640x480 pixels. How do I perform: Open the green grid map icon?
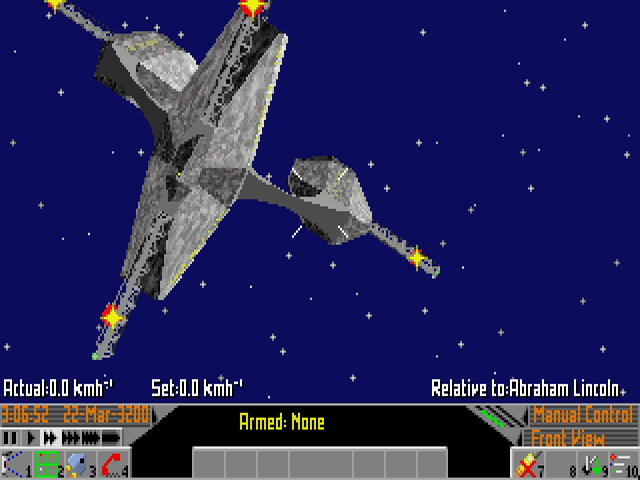click(x=46, y=464)
